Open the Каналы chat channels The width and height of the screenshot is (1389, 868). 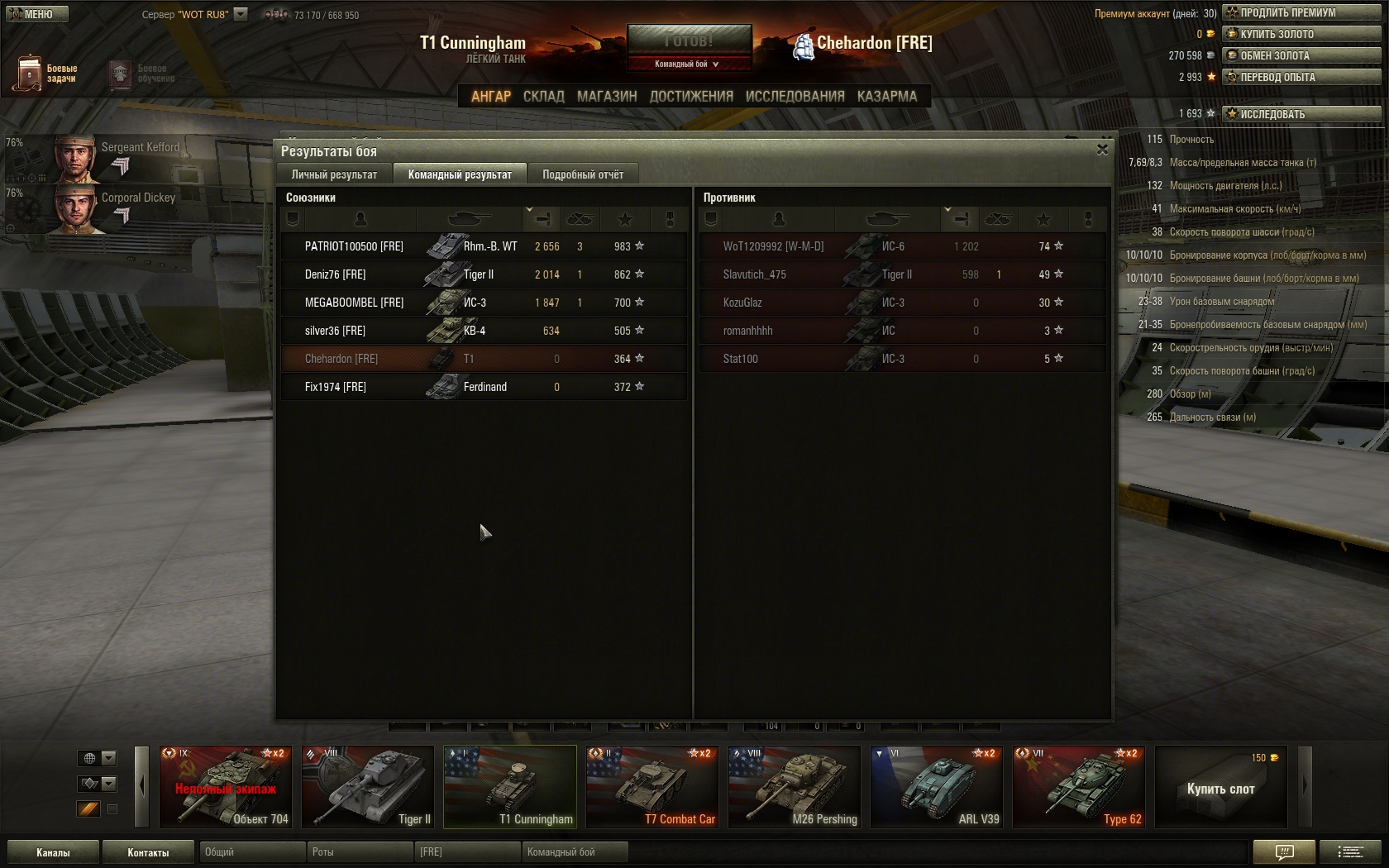(x=53, y=852)
